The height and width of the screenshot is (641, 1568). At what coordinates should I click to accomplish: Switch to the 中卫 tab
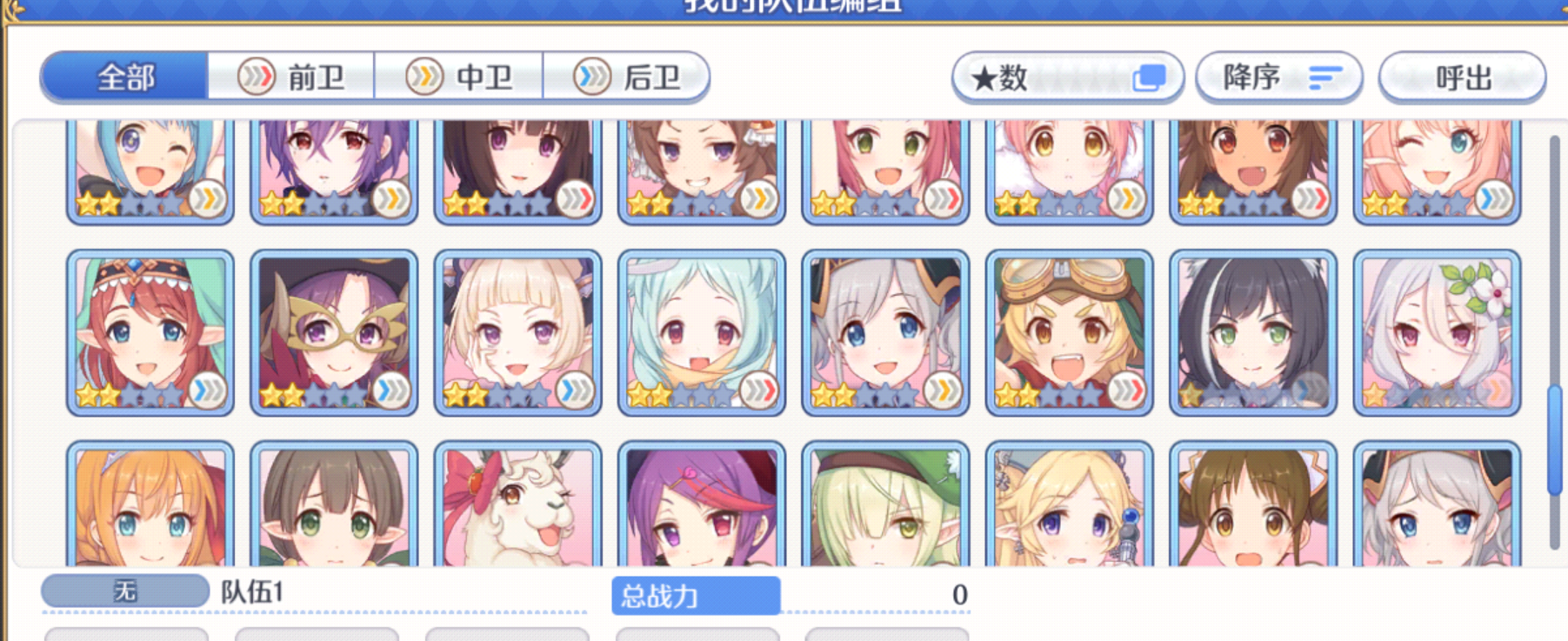coord(461,77)
